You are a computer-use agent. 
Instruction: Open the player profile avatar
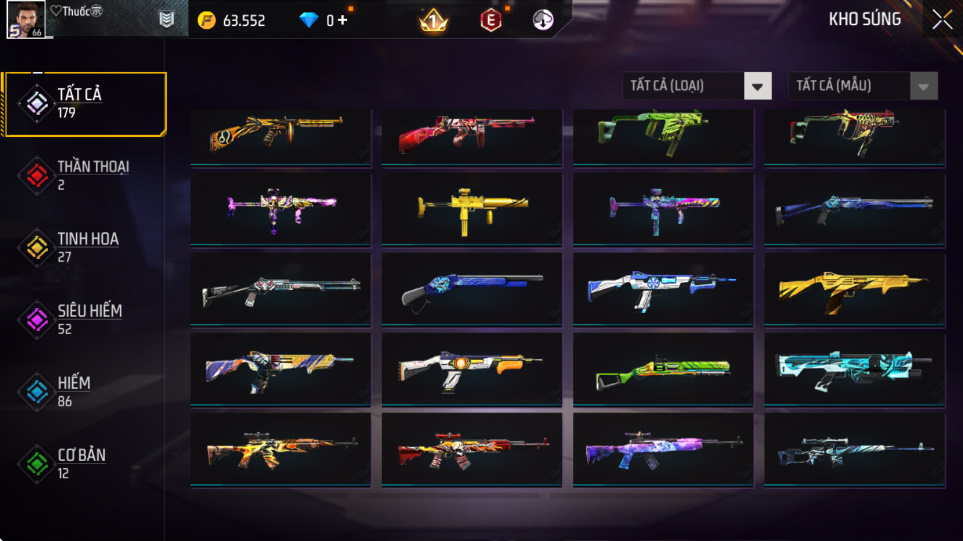click(x=24, y=19)
